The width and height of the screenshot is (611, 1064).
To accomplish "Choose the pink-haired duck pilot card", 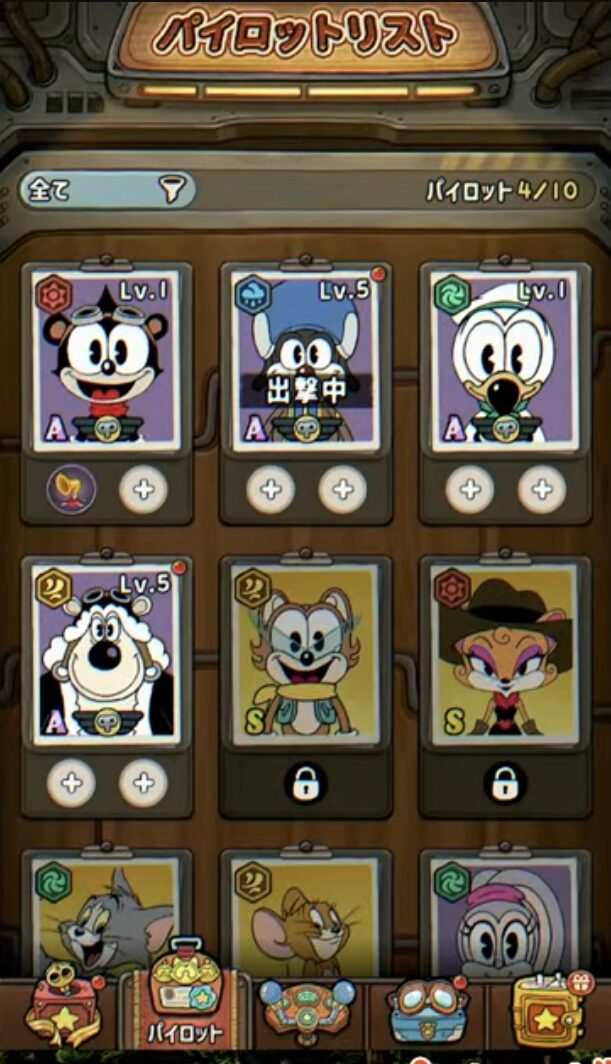I will click(x=504, y=915).
